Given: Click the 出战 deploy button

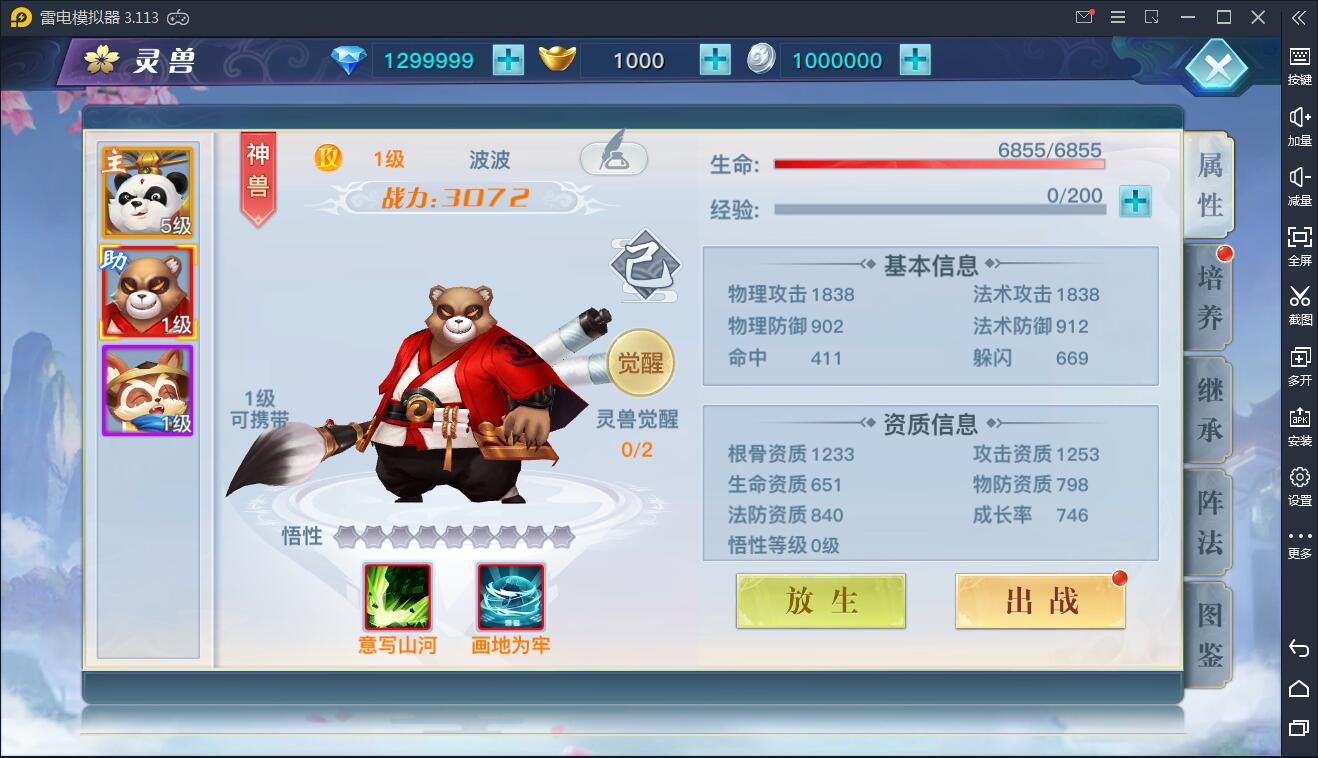Looking at the screenshot, I should tap(1039, 601).
